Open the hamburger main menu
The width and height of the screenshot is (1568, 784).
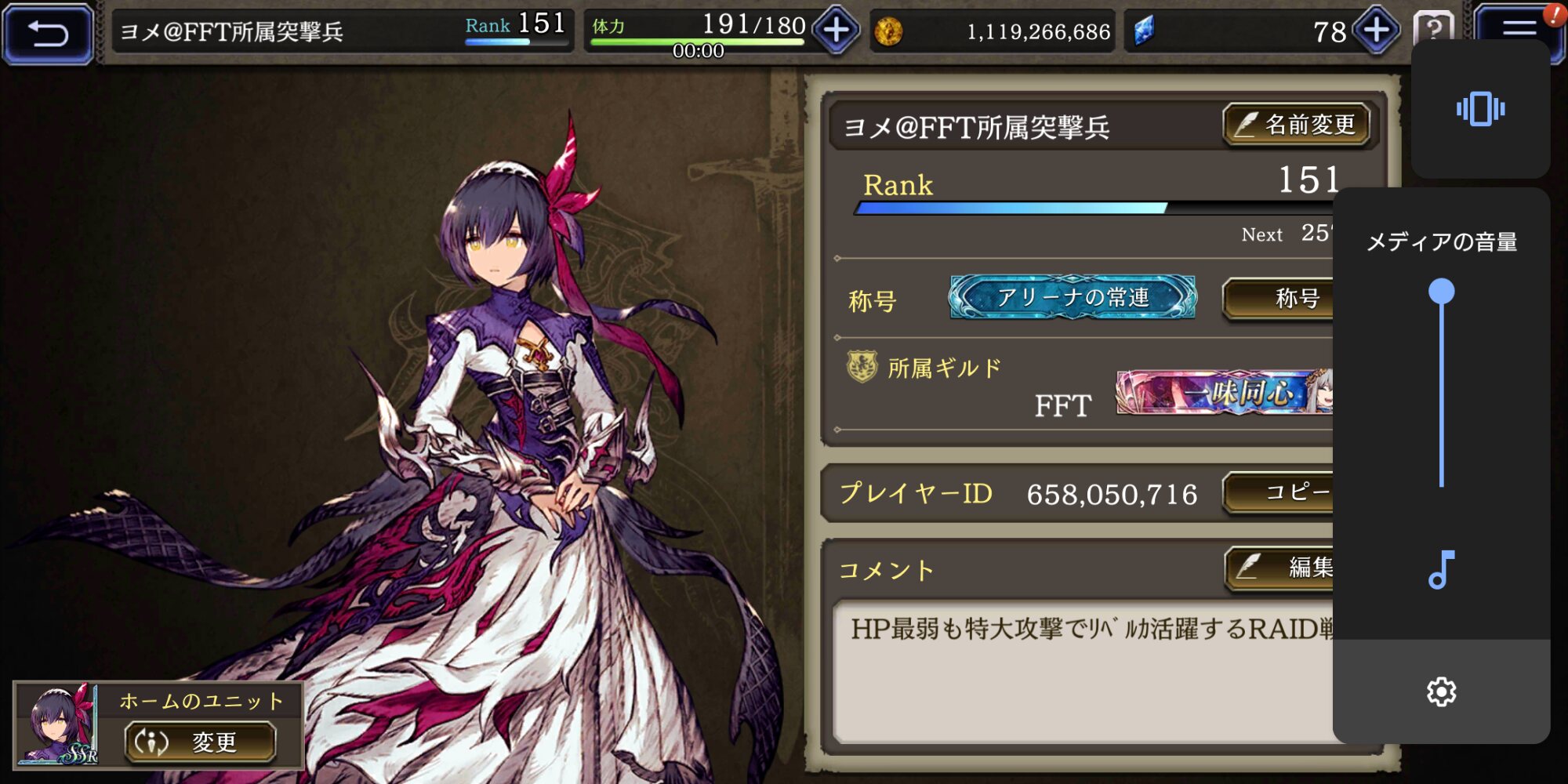1518,28
